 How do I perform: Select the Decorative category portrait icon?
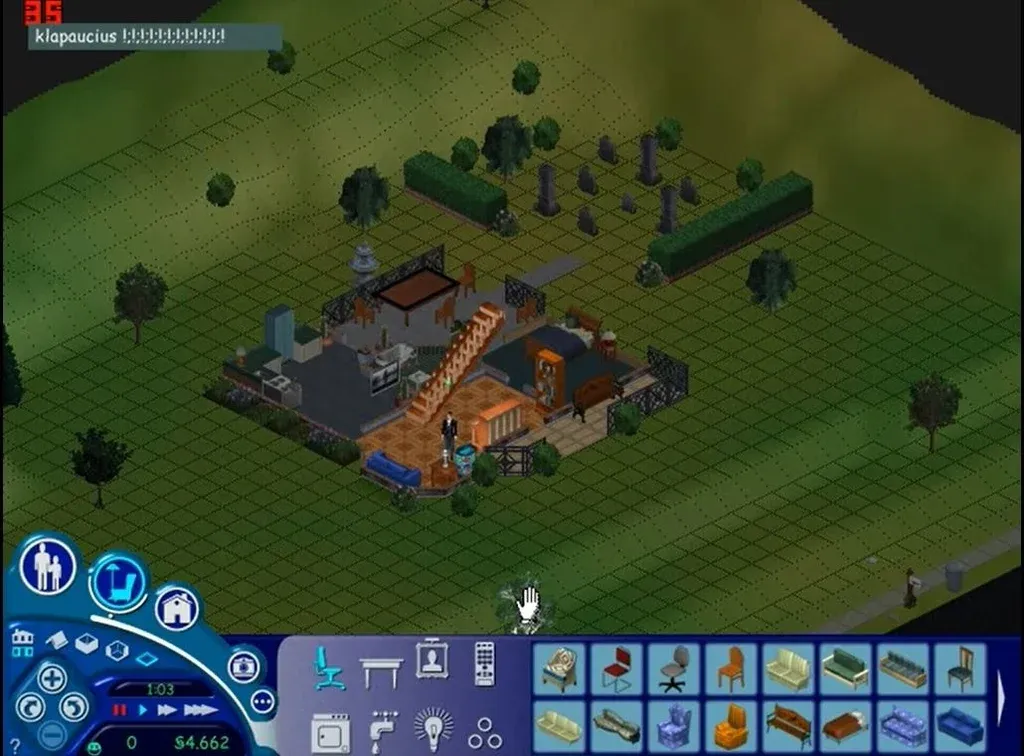pyautogui.click(x=433, y=660)
